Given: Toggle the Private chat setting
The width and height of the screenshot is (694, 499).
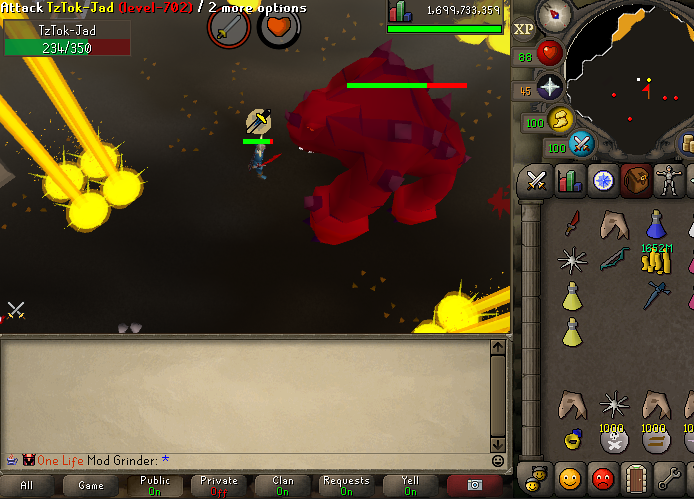Looking at the screenshot, I should pyautogui.click(x=219, y=485).
